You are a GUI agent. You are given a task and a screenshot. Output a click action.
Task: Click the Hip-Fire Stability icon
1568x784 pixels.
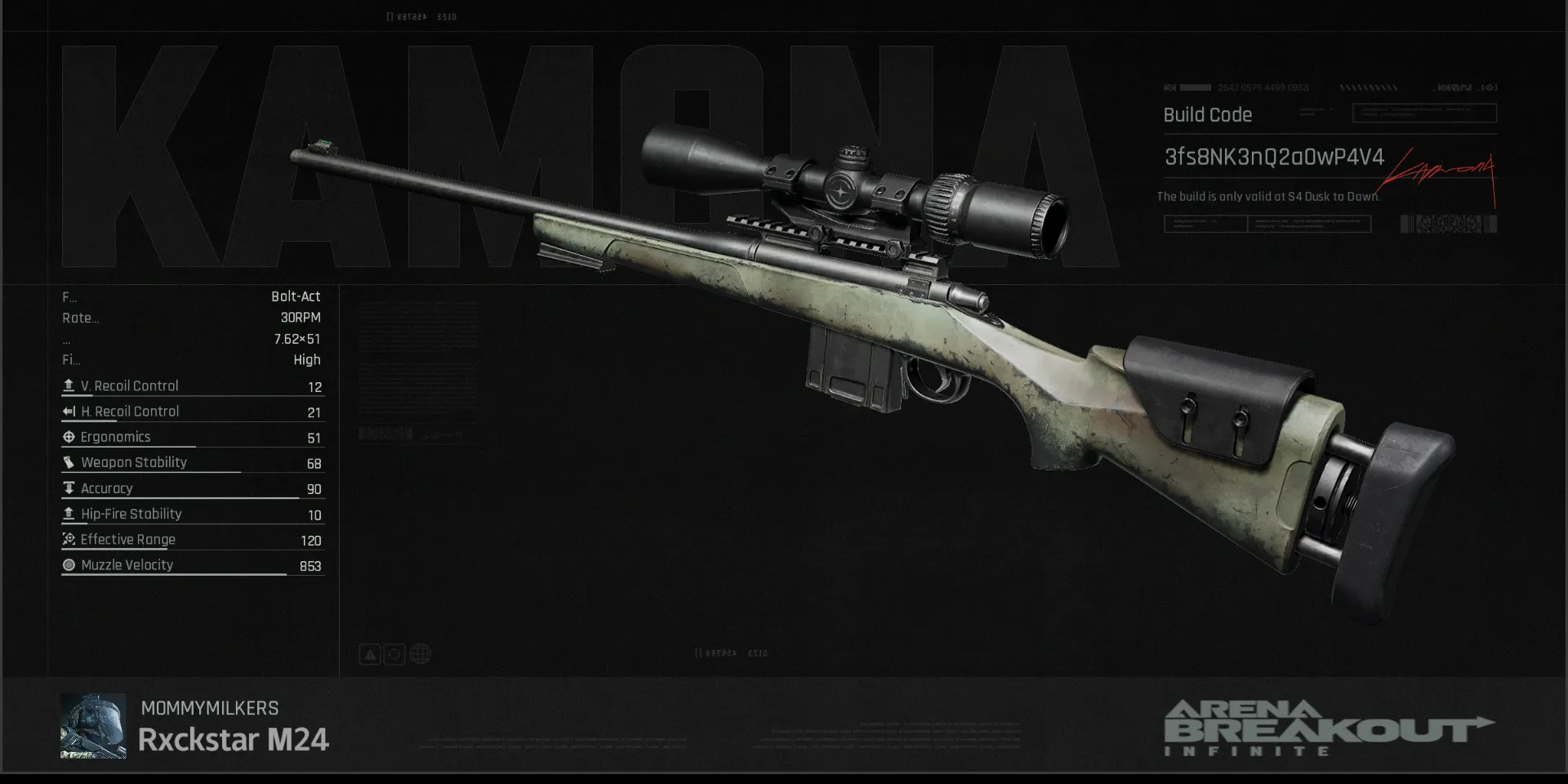pyautogui.click(x=69, y=514)
